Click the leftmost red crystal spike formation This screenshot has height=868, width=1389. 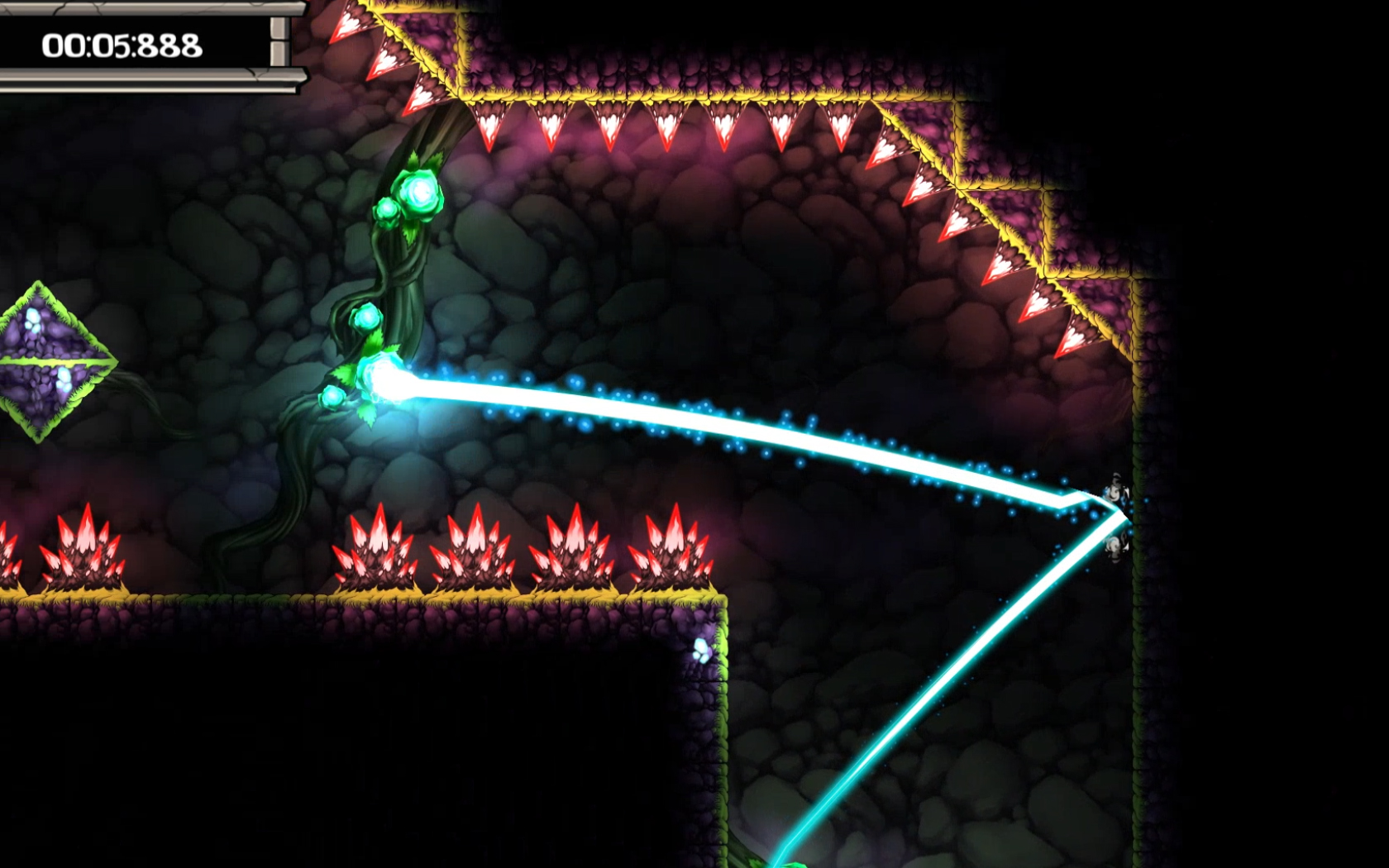coord(10,552)
